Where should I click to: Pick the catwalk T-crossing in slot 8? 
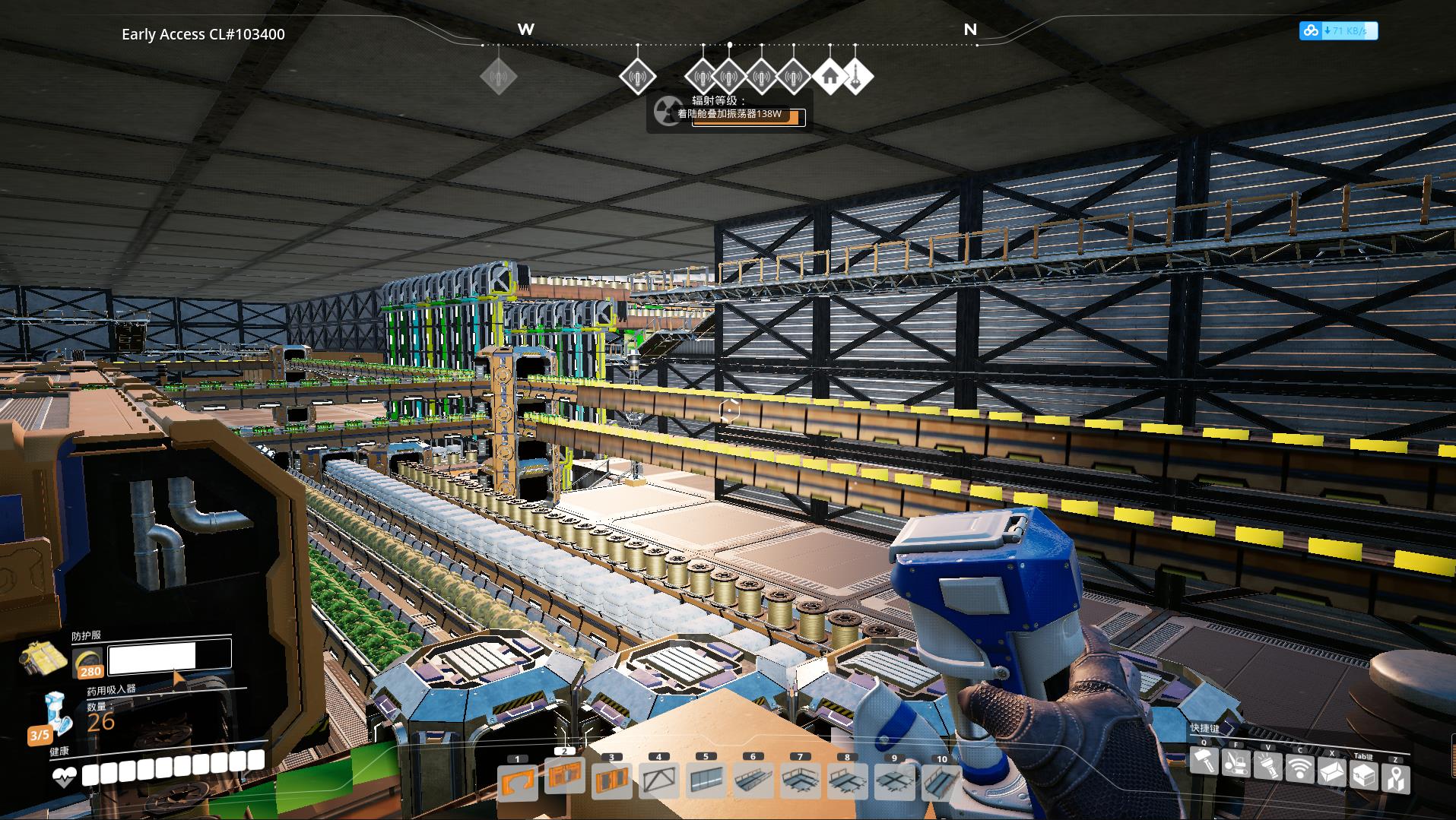point(847,781)
